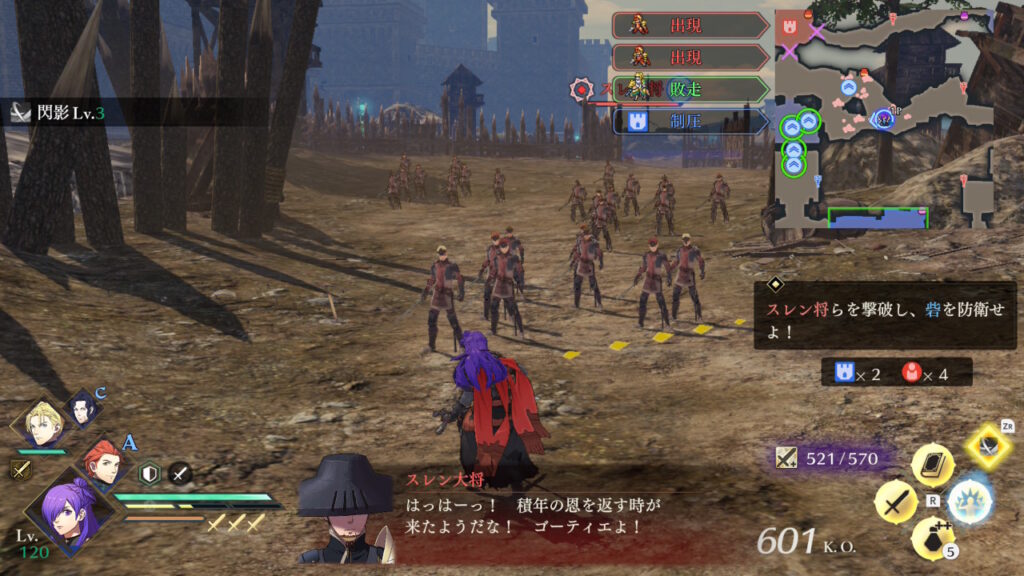1024x576 pixels.
Task: Activate the yellow diamond class ability icon
Action: tap(989, 446)
